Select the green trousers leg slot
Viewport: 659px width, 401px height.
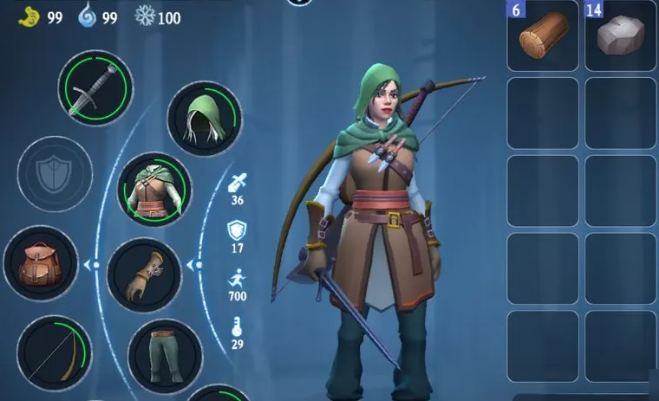165,355
